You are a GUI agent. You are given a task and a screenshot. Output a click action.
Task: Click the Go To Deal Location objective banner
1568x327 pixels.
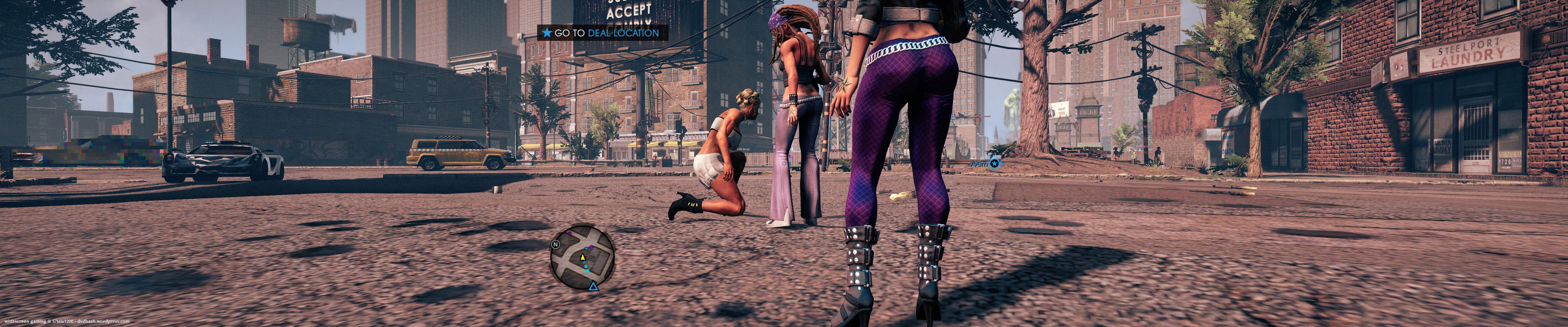pyautogui.click(x=602, y=33)
